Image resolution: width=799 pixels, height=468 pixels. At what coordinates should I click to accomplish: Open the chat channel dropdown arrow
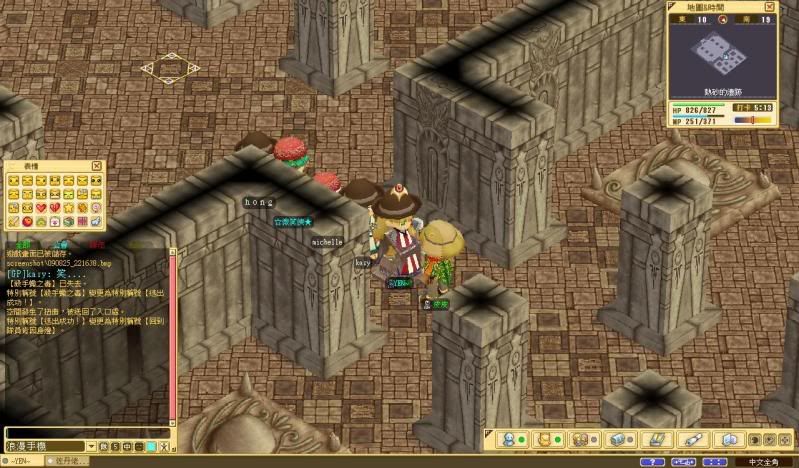coord(92,446)
